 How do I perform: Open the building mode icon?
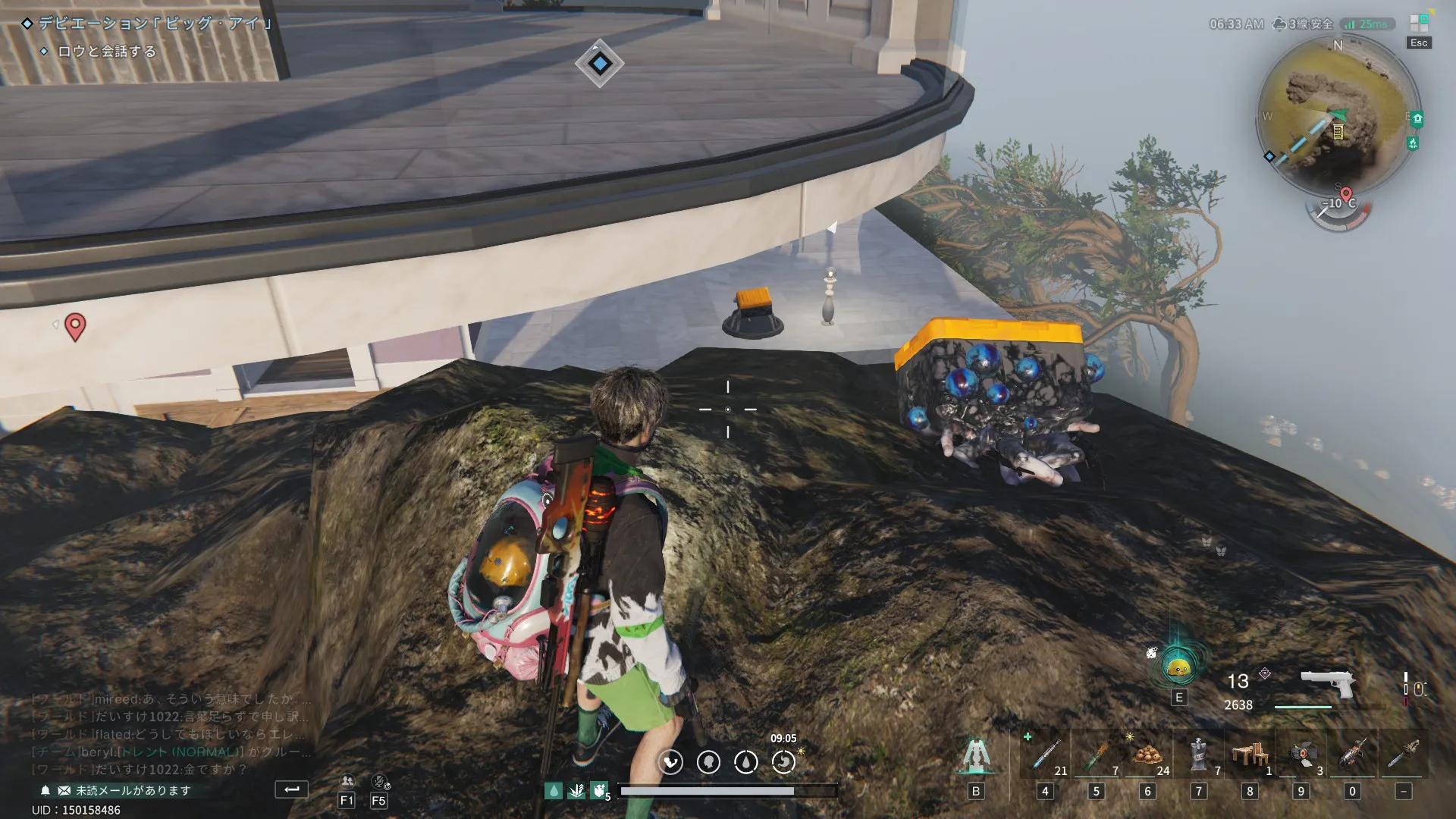(x=975, y=755)
